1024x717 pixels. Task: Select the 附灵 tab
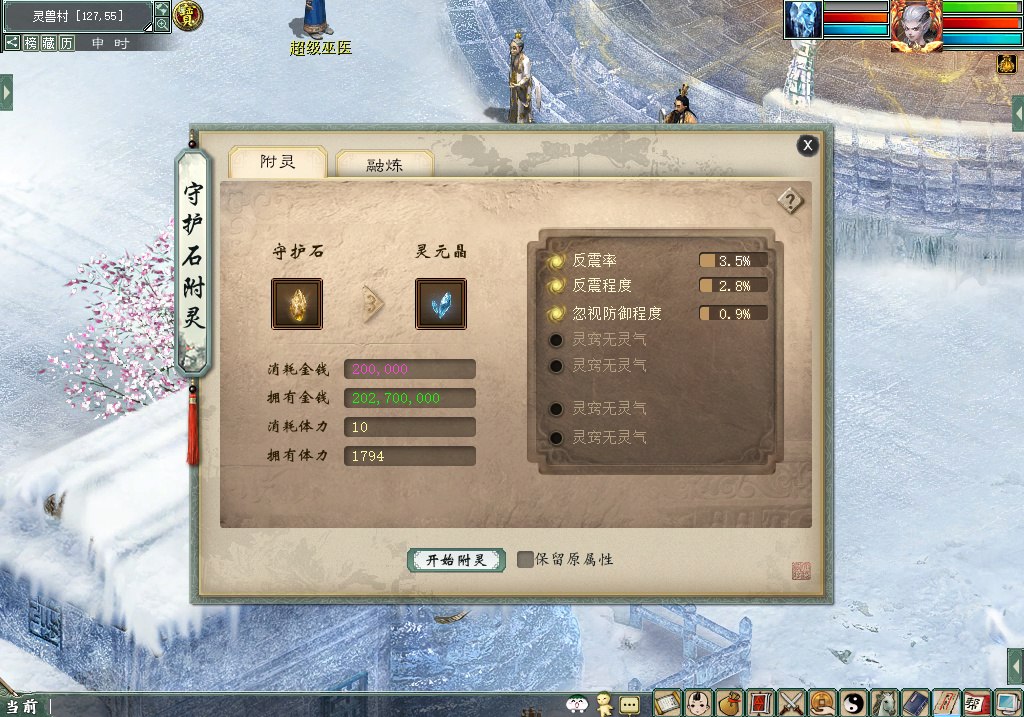tap(278, 162)
